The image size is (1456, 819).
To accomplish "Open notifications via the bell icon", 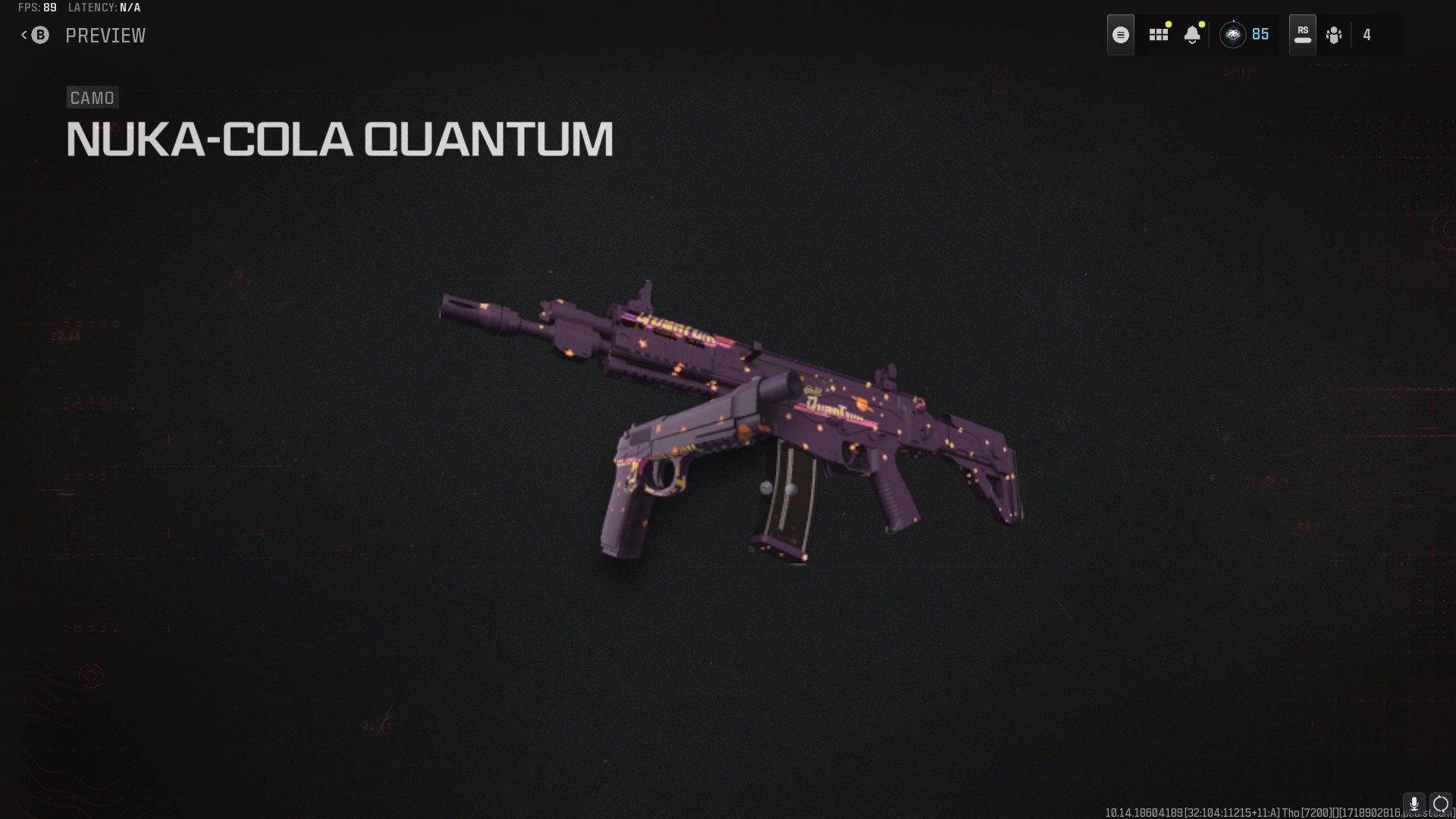I will pos(1192,35).
